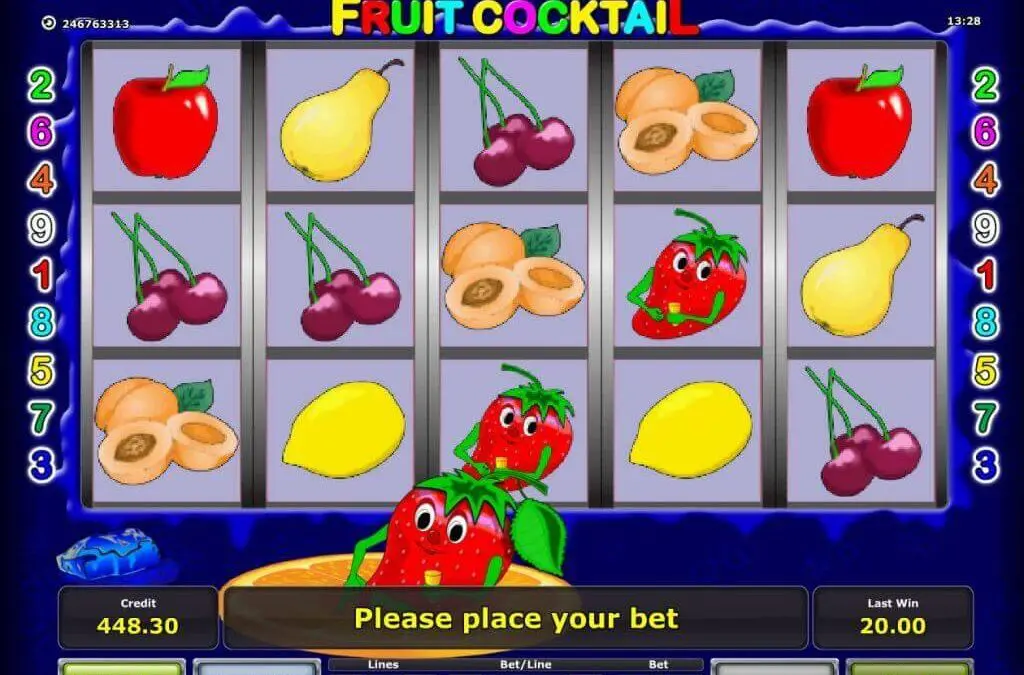Pick white payline 9 left of the reels

click(41, 228)
